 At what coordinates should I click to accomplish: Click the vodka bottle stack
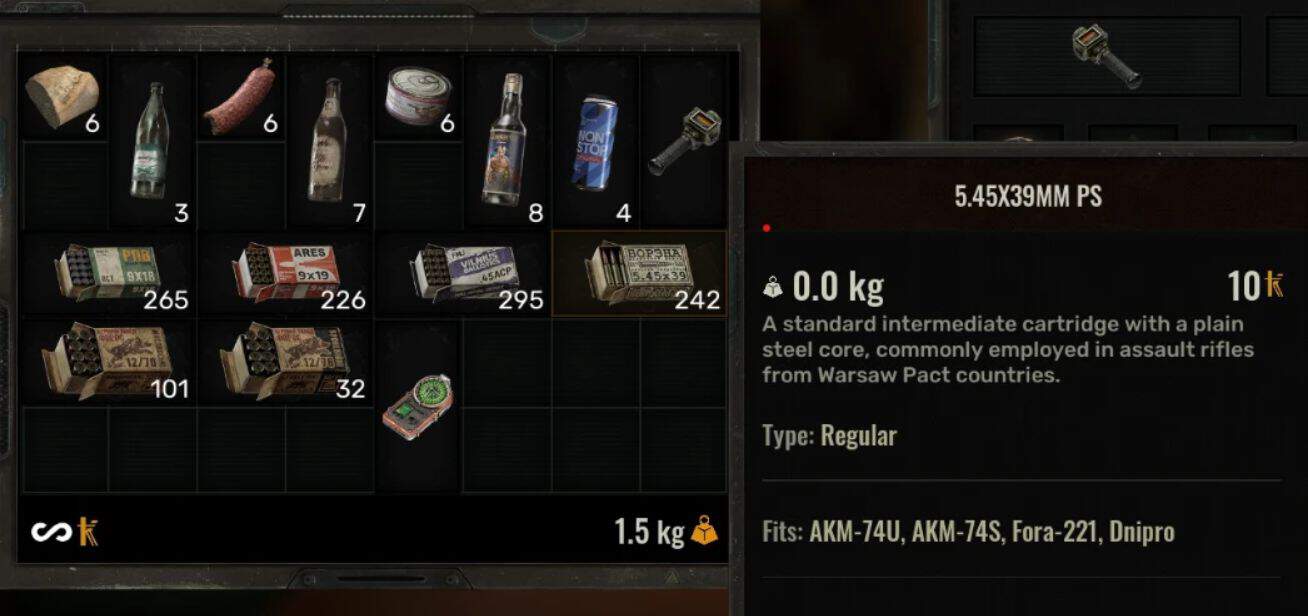coord(505,140)
